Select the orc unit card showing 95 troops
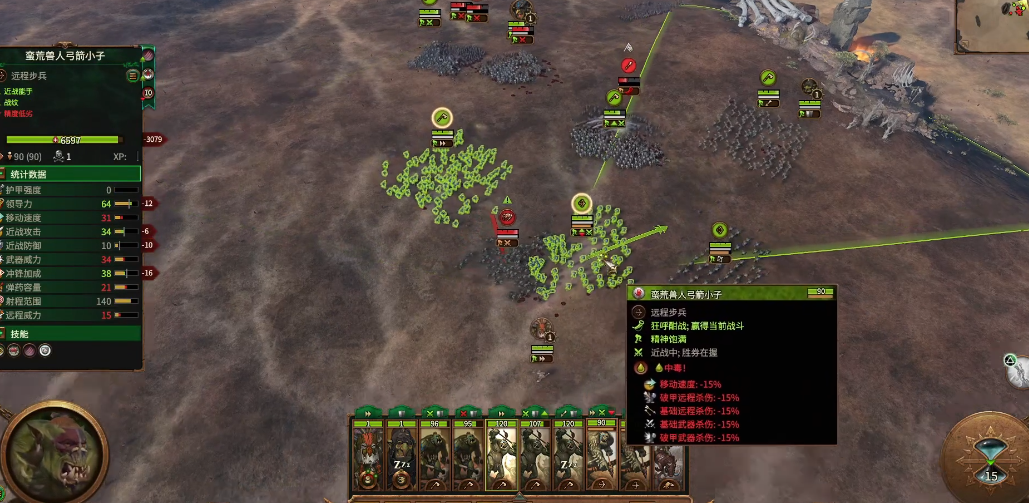Screen dimensions: 1029x503 click(467, 455)
